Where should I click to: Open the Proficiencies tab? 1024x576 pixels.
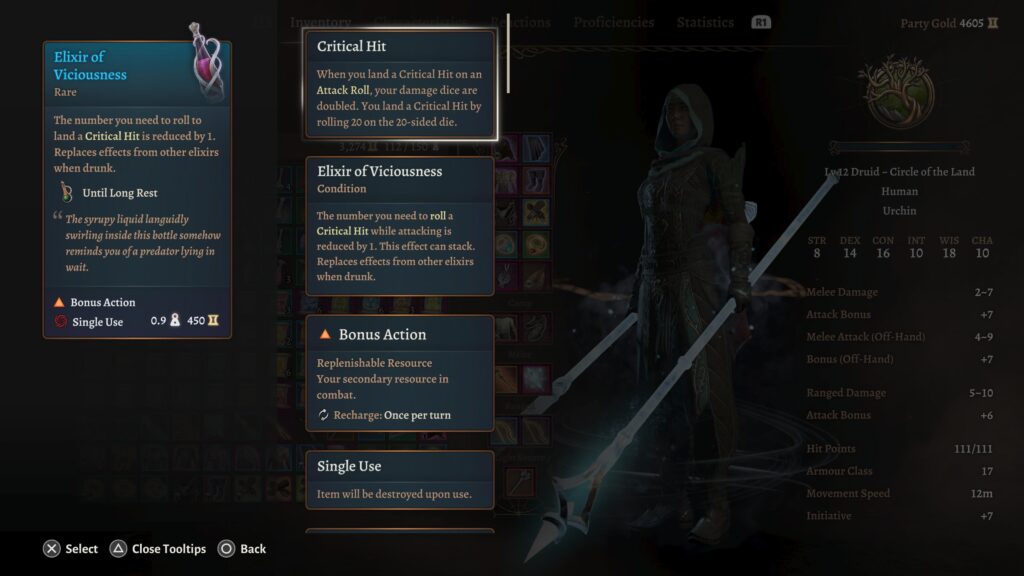(x=613, y=22)
